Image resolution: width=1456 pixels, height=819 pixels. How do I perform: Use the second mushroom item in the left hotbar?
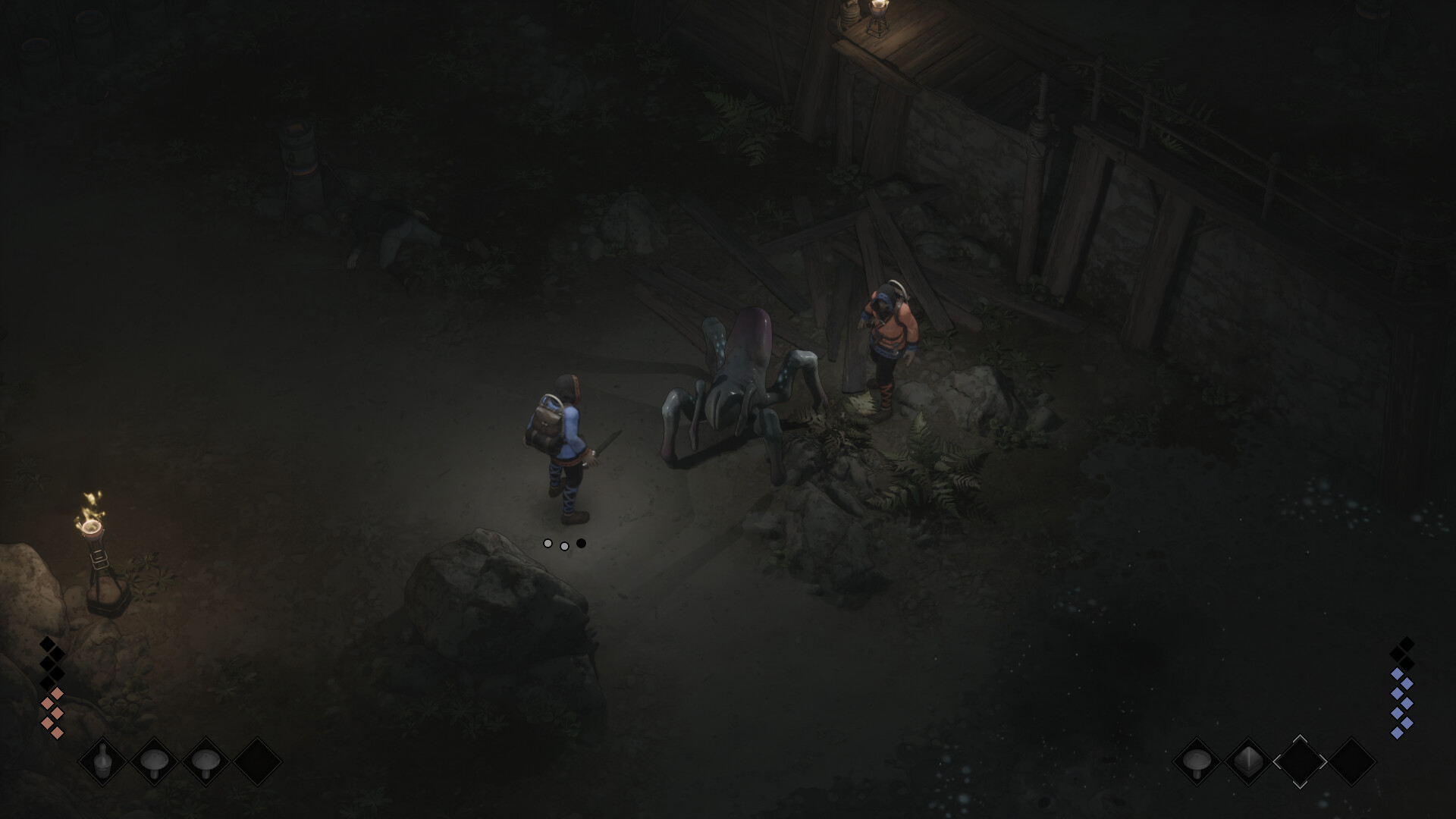click(205, 761)
